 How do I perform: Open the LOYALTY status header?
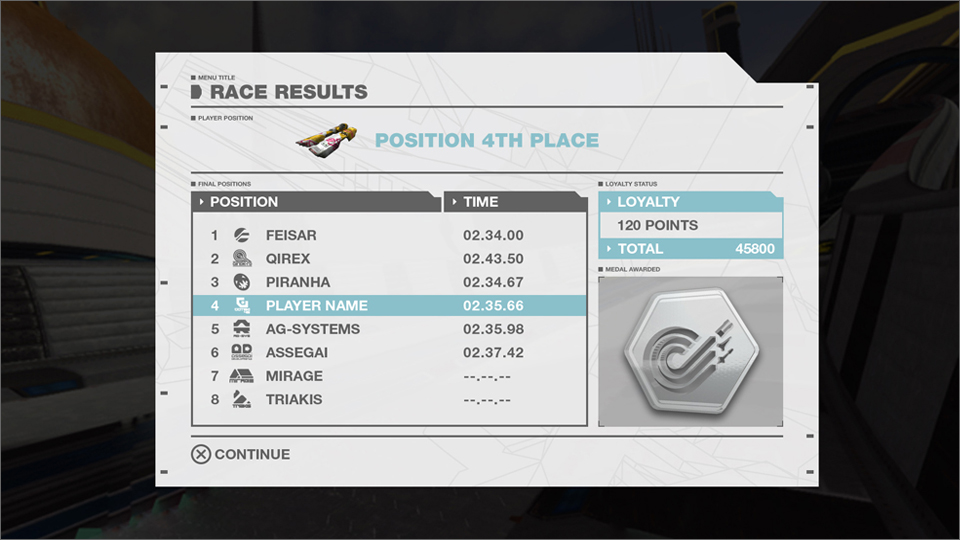pyautogui.click(x=688, y=202)
